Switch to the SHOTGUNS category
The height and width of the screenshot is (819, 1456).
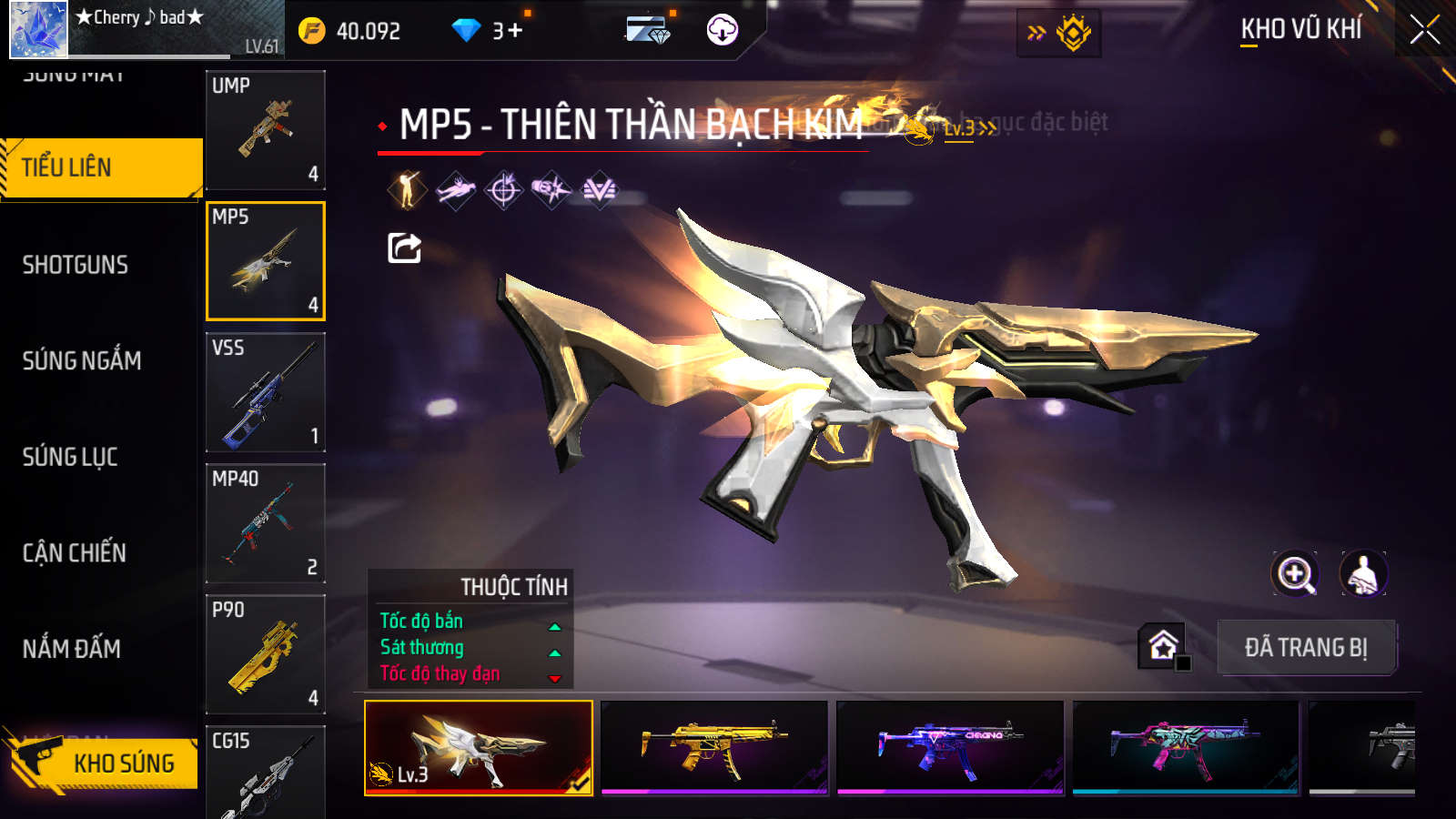click(76, 265)
